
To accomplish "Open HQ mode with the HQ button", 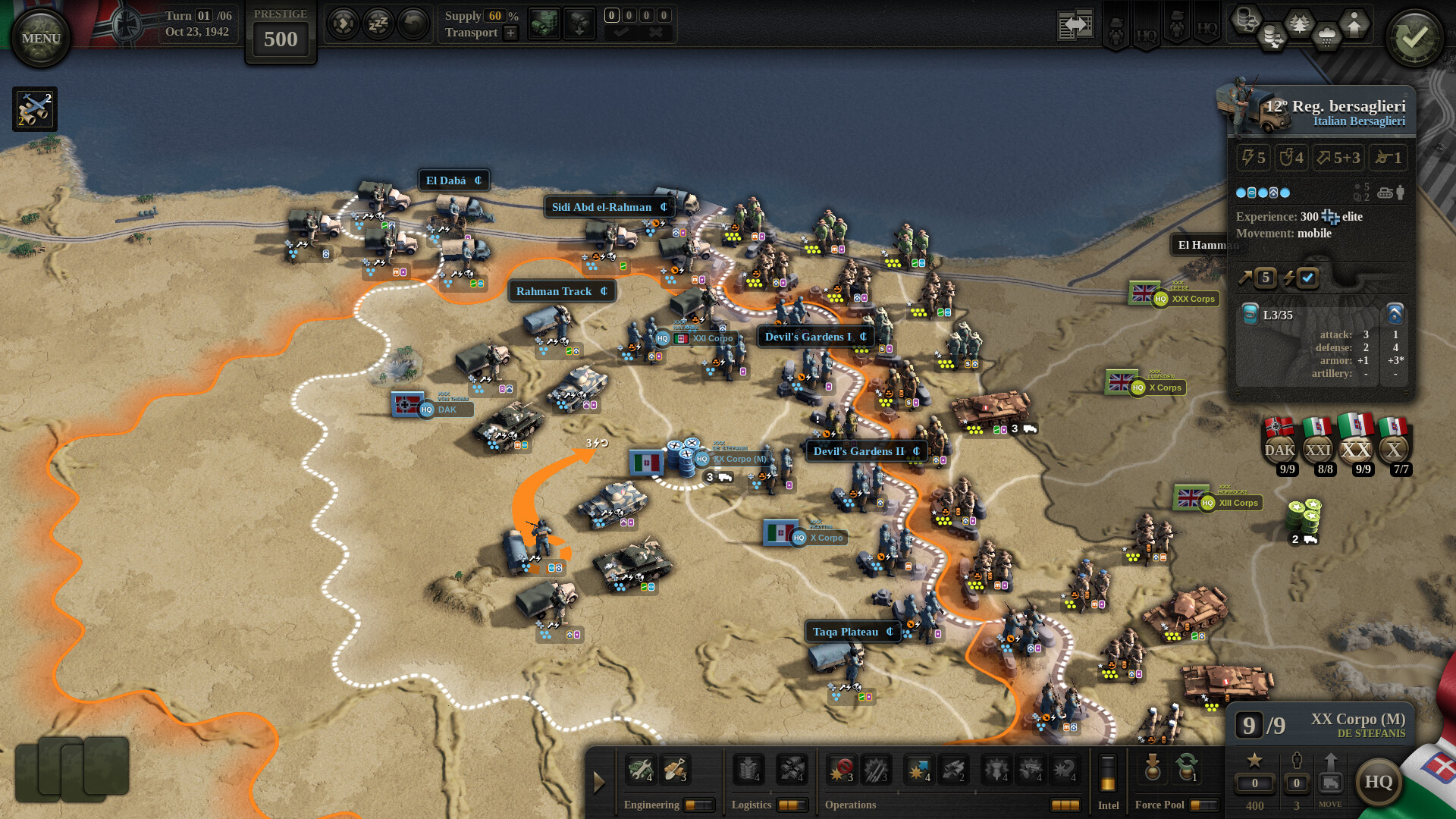I will click(x=1379, y=781).
